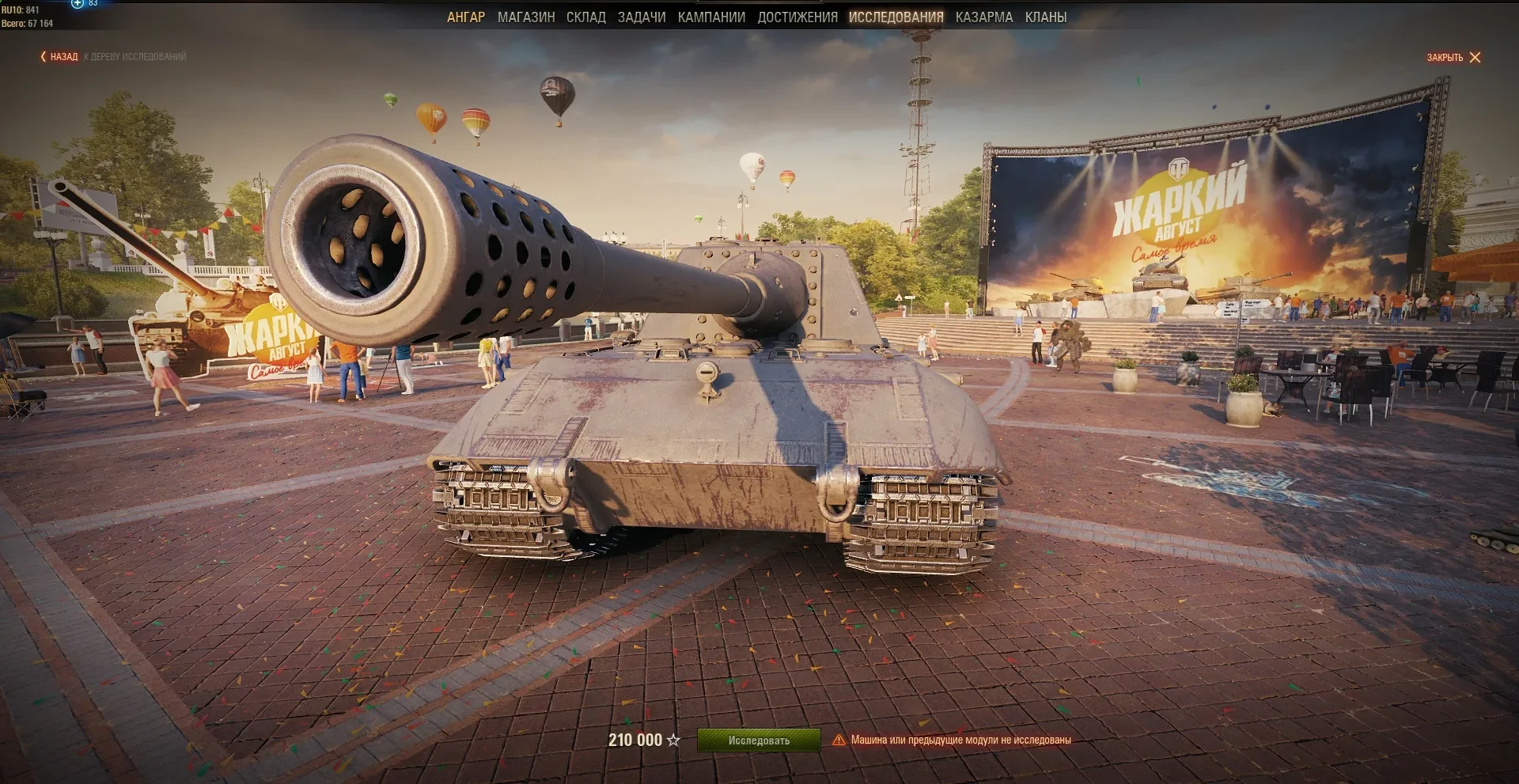
Task: Switch to the Склад tab
Action: [x=586, y=17]
